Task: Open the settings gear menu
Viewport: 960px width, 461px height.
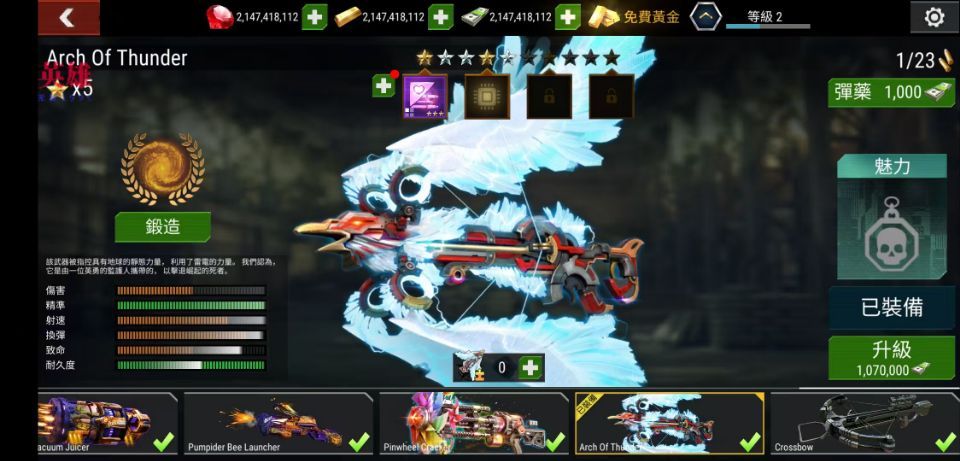Action: point(934,17)
